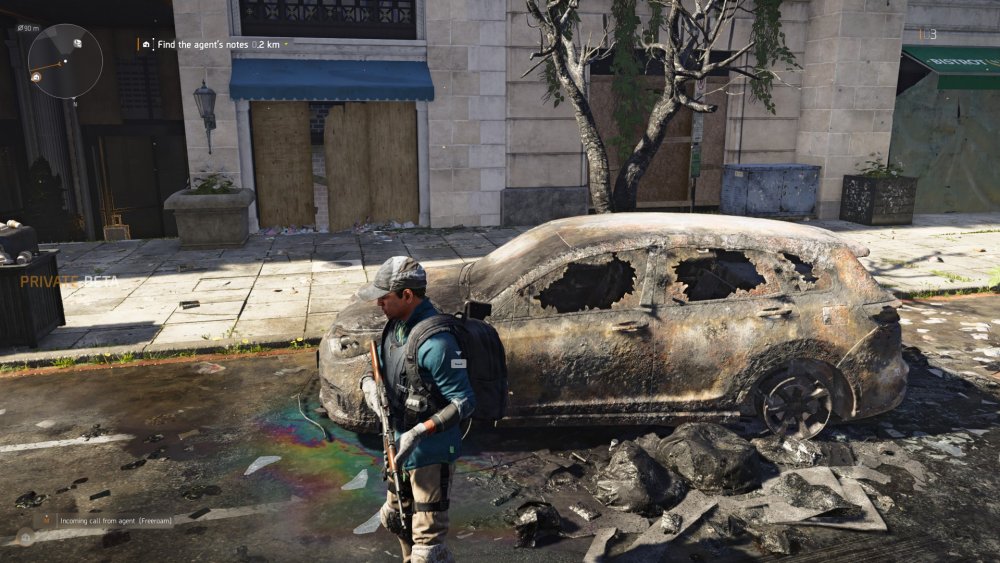Viewport: 1000px width, 563px height.
Task: Open the circular minimap
Action: [65, 61]
